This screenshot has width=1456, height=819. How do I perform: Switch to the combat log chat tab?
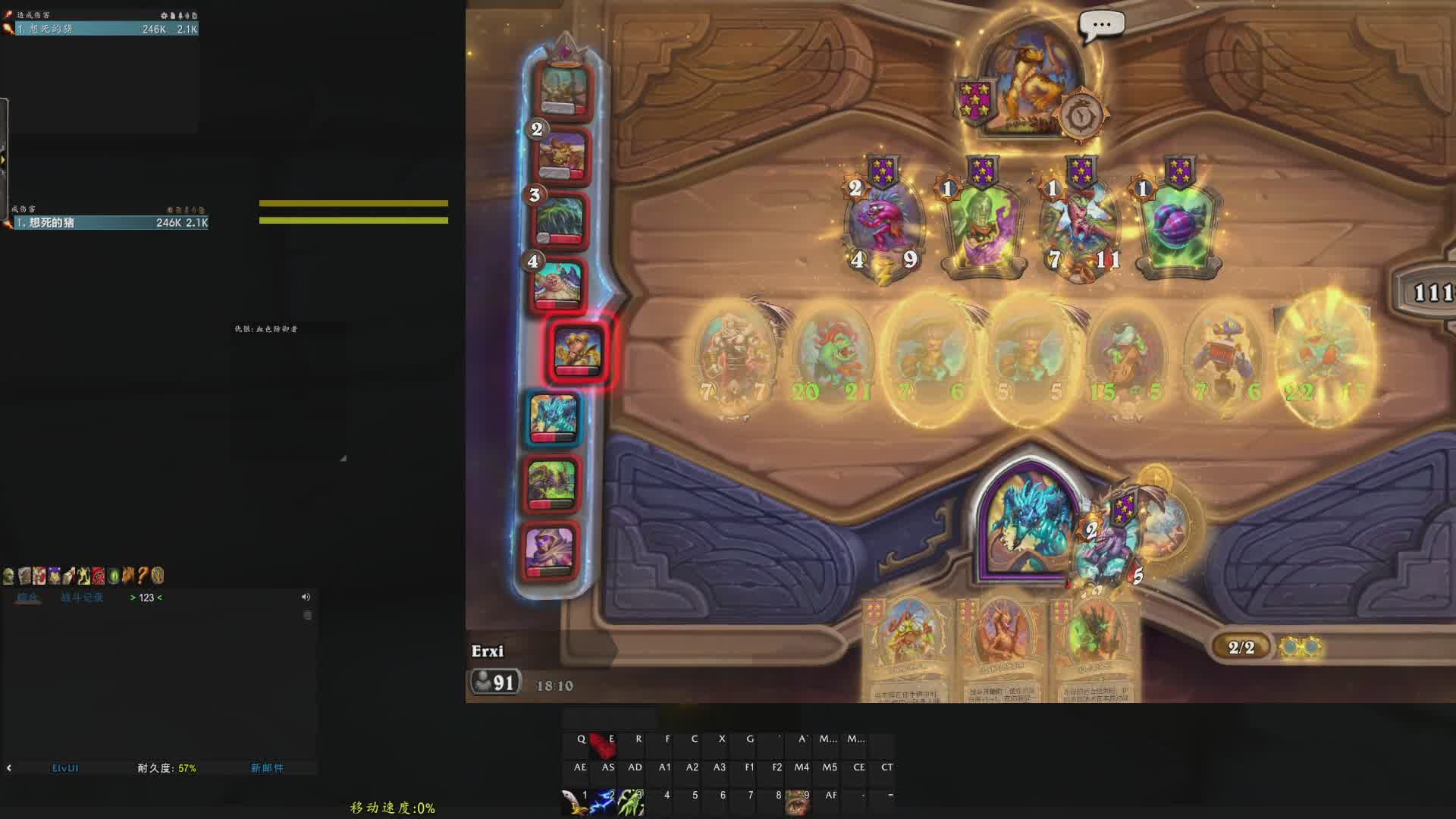(x=82, y=598)
